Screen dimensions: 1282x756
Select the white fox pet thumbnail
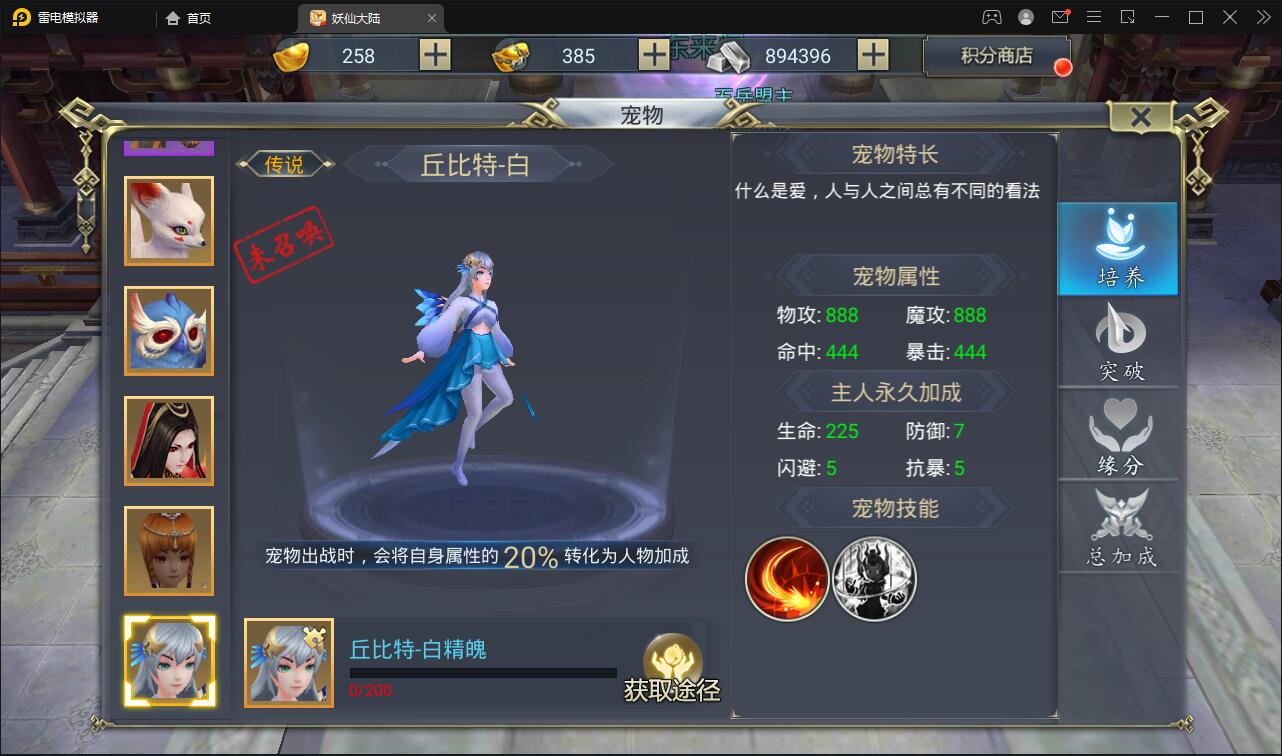click(169, 220)
